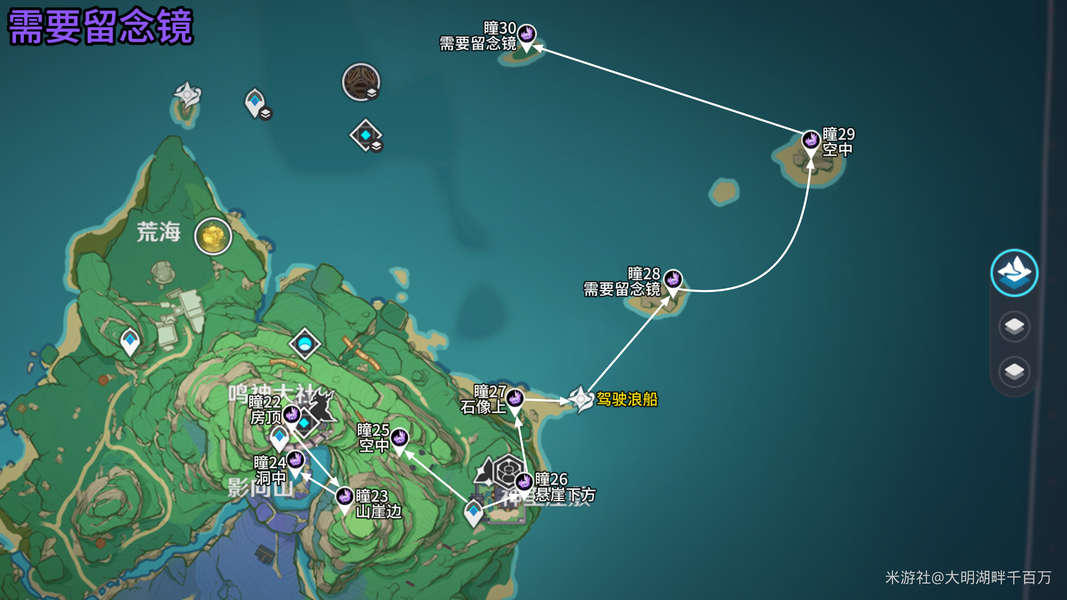Select the offshore teleport waypoint with layer badge
Image resolution: width=1067 pixels, height=600 pixels.
(256, 101)
